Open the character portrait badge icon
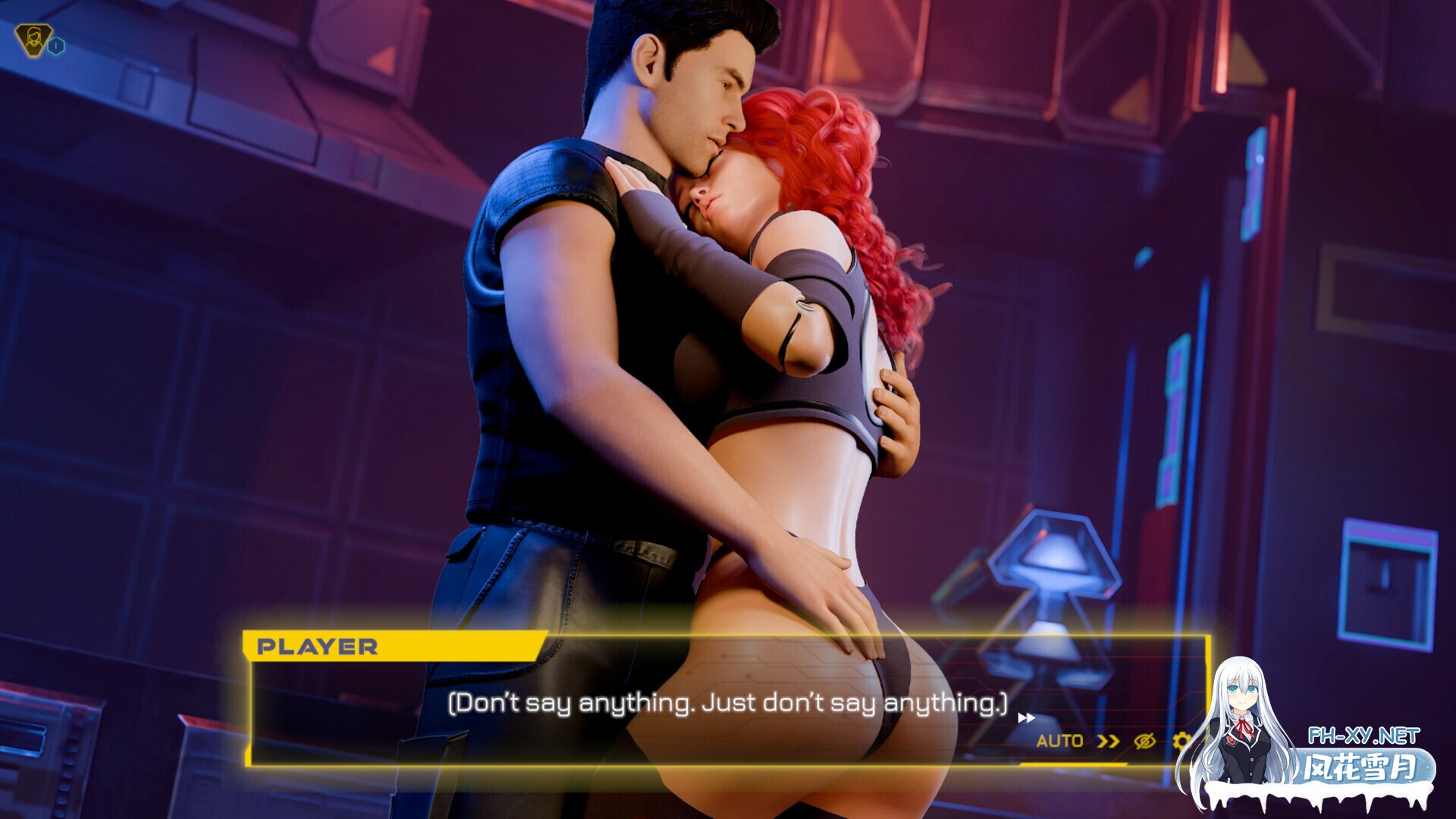This screenshot has height=819, width=1456. pos(33,40)
